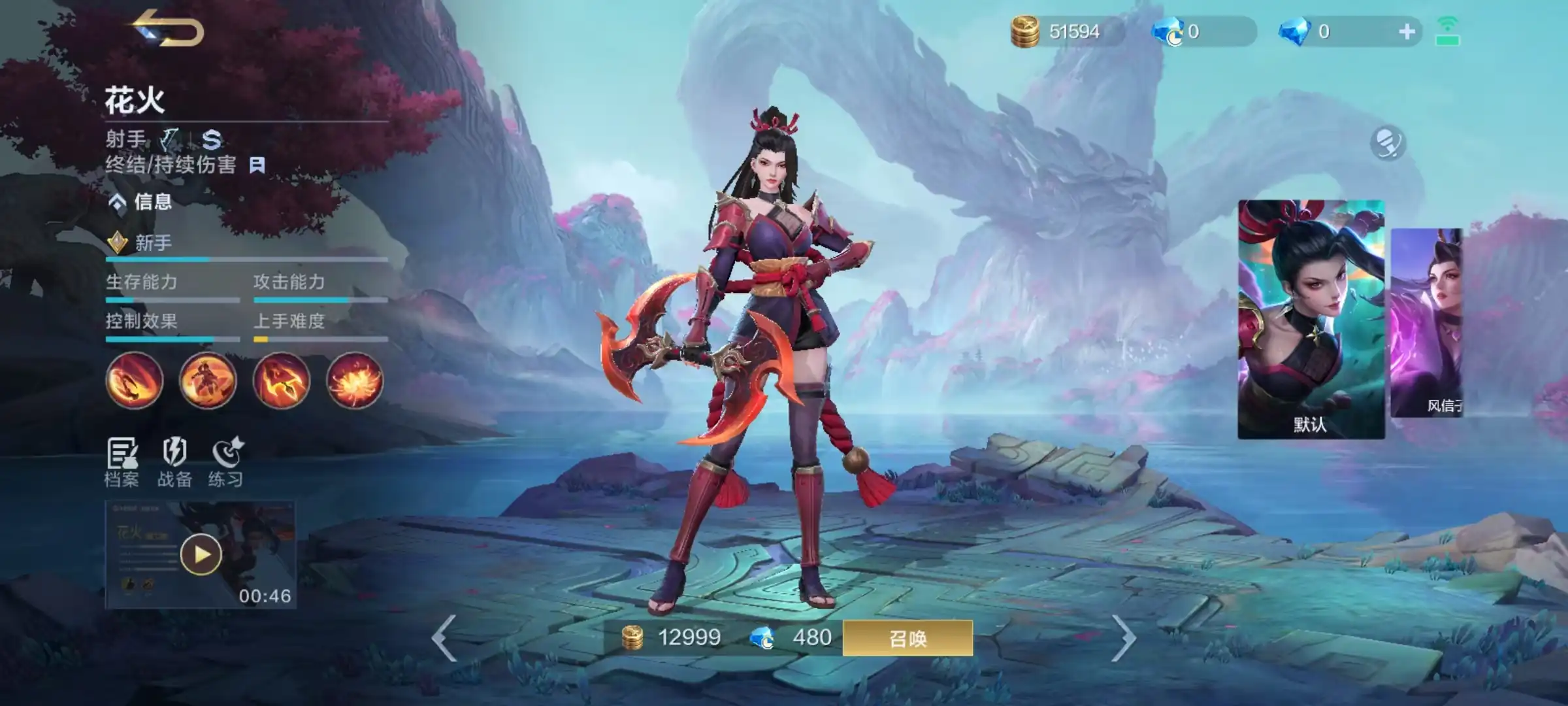Click the ultimate skill flower icon
Viewport: 1568px width, 706px height.
pyautogui.click(x=355, y=381)
